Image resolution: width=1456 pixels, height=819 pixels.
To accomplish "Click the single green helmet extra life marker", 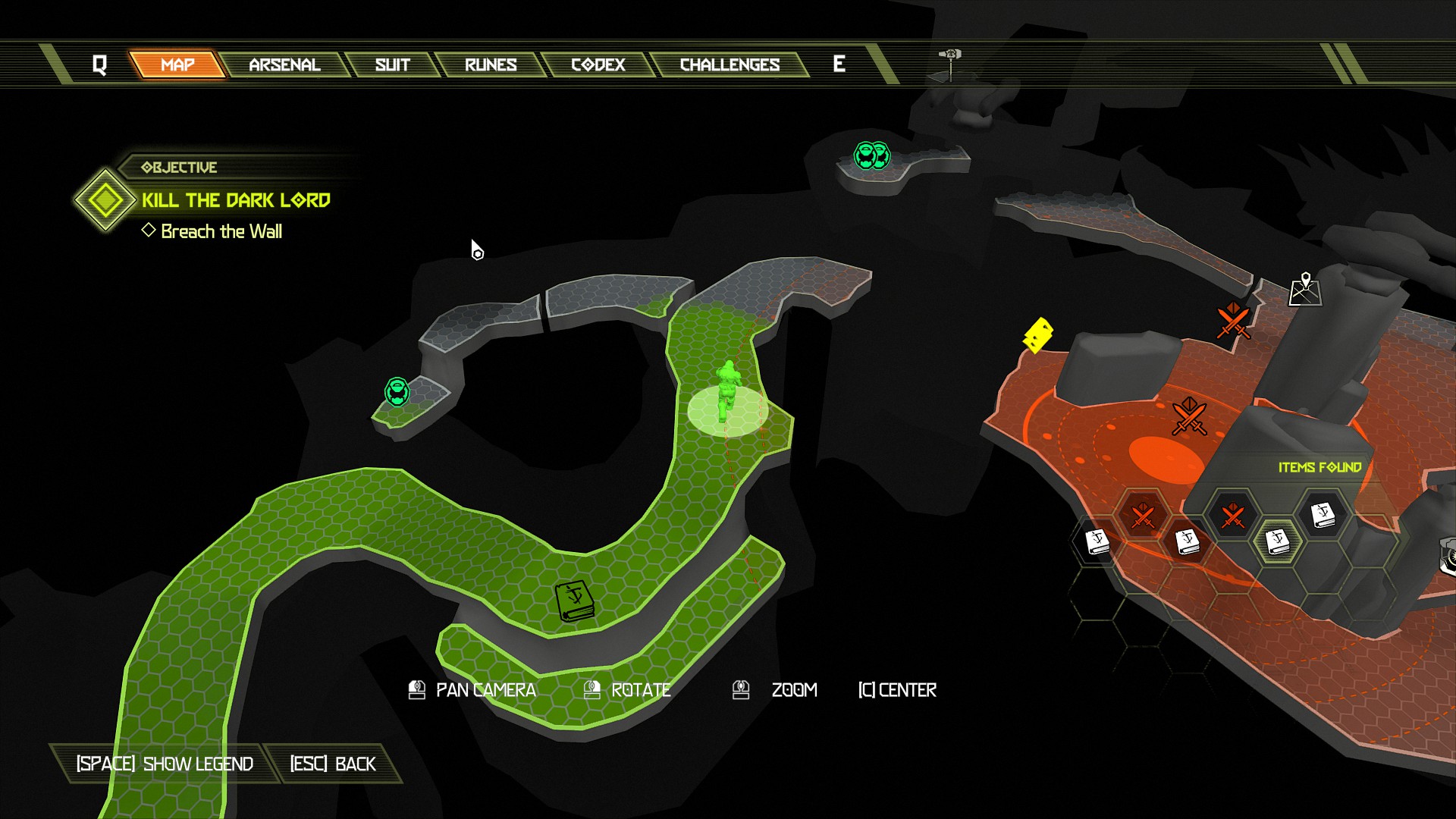I will pos(397,392).
